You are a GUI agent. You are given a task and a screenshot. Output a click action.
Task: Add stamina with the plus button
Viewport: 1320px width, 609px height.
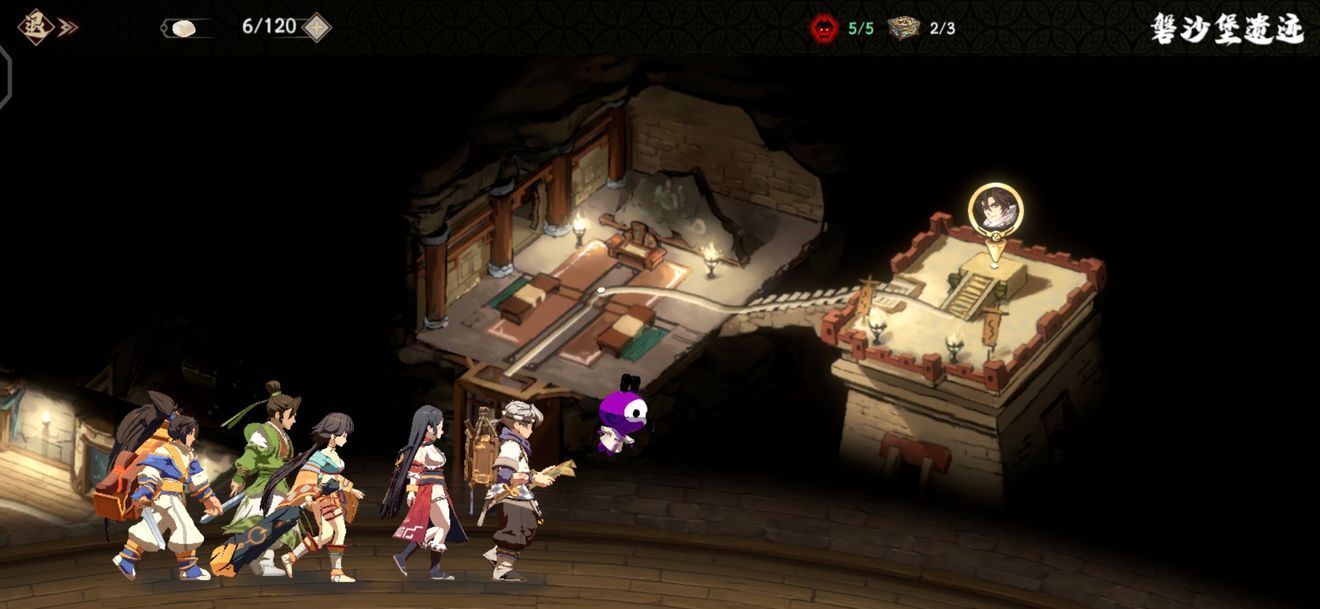316,27
